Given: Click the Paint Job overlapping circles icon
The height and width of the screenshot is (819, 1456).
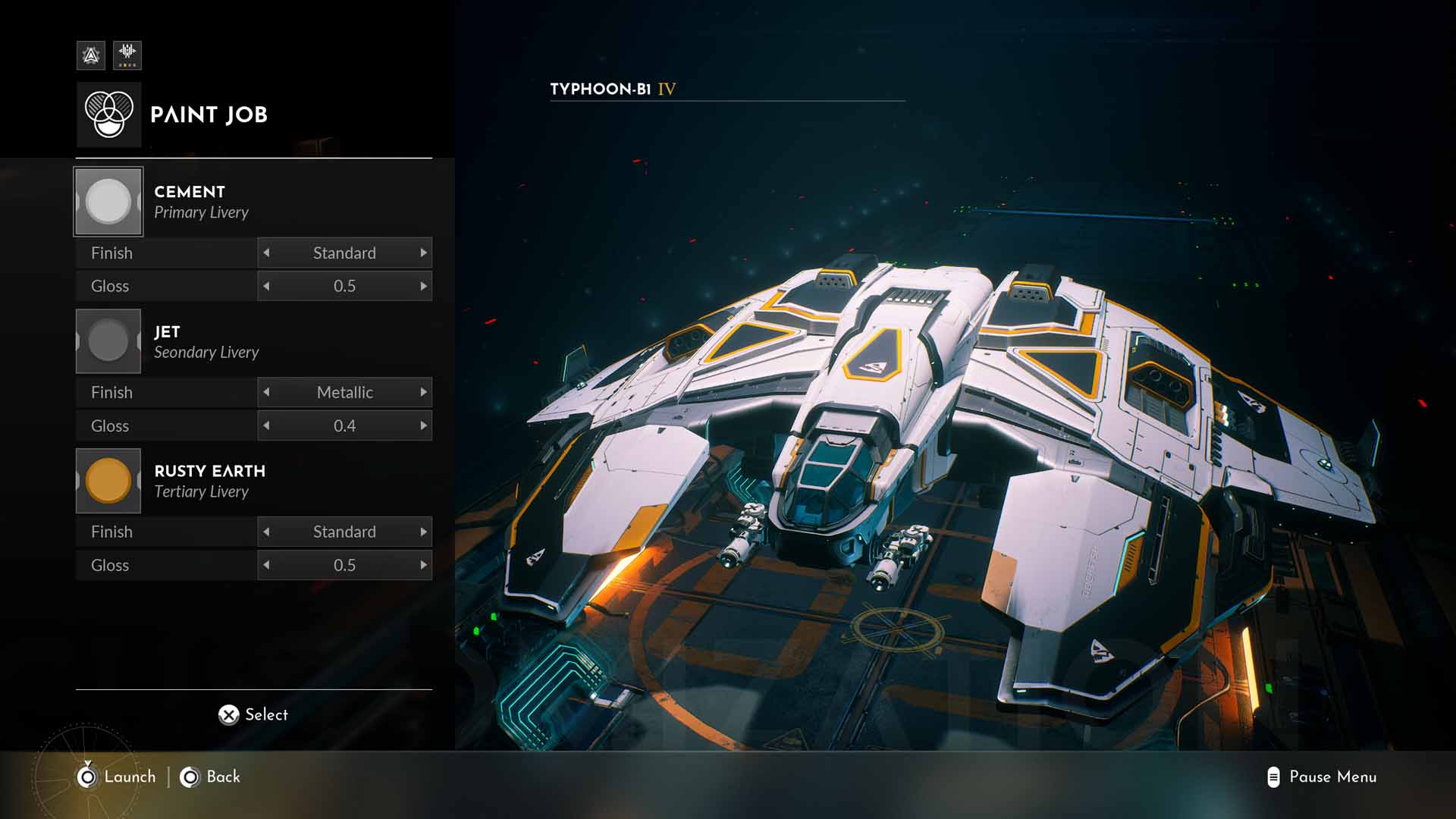Looking at the screenshot, I should pos(108,114).
